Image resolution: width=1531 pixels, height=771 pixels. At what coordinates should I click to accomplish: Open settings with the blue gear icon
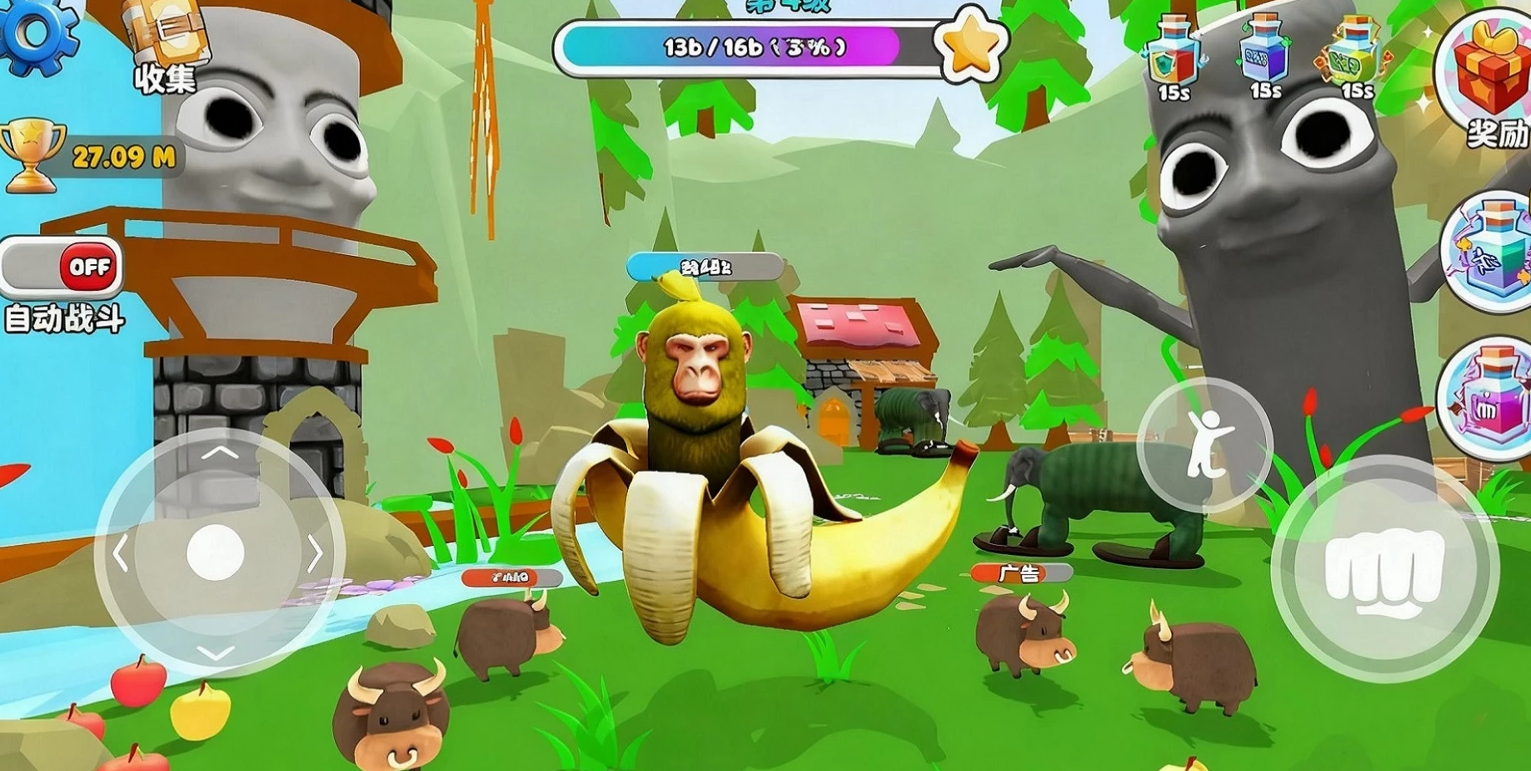tap(36, 32)
